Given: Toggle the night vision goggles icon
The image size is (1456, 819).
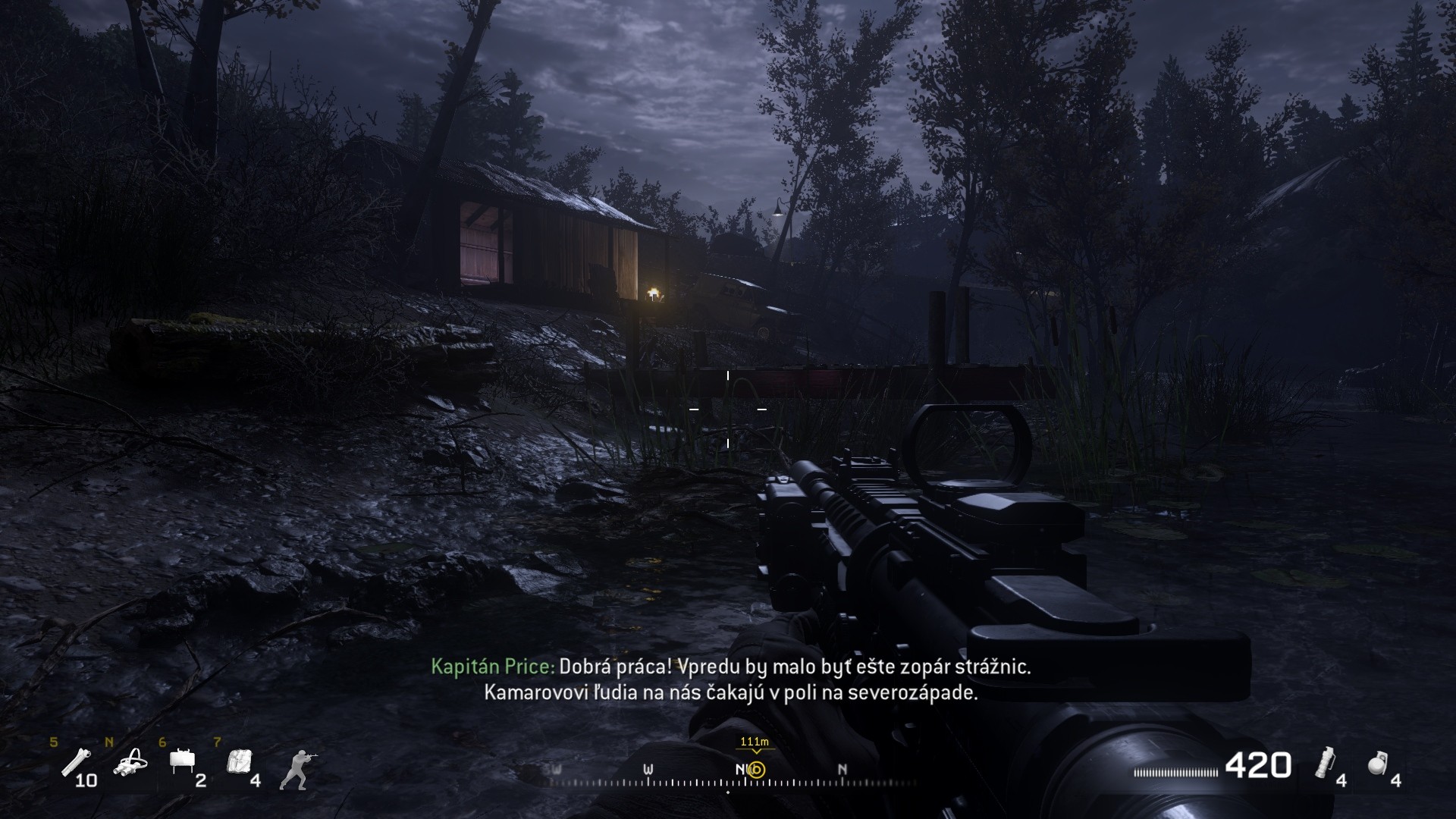Looking at the screenshot, I should (x=130, y=763).
